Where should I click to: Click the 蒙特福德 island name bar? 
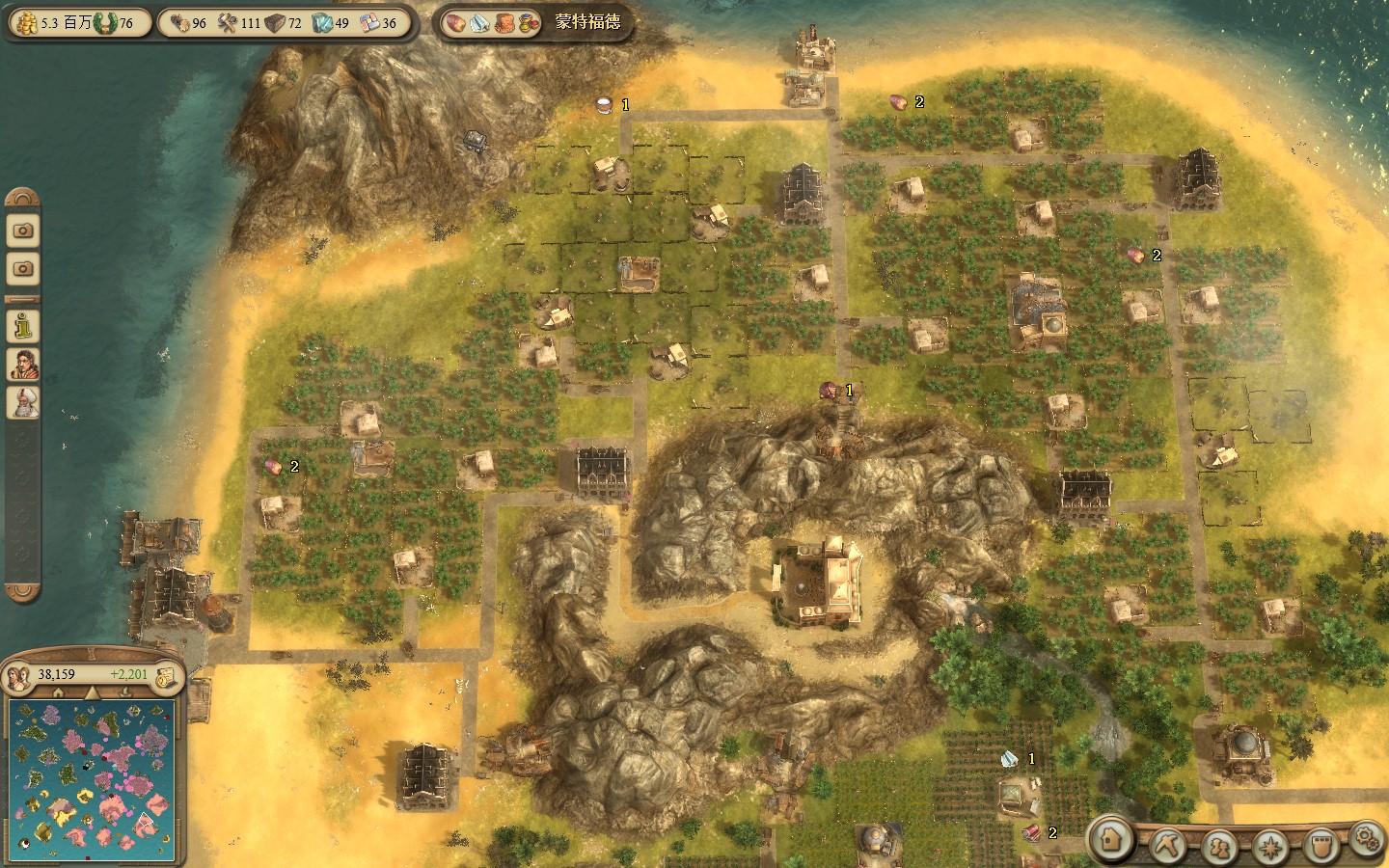click(587, 22)
